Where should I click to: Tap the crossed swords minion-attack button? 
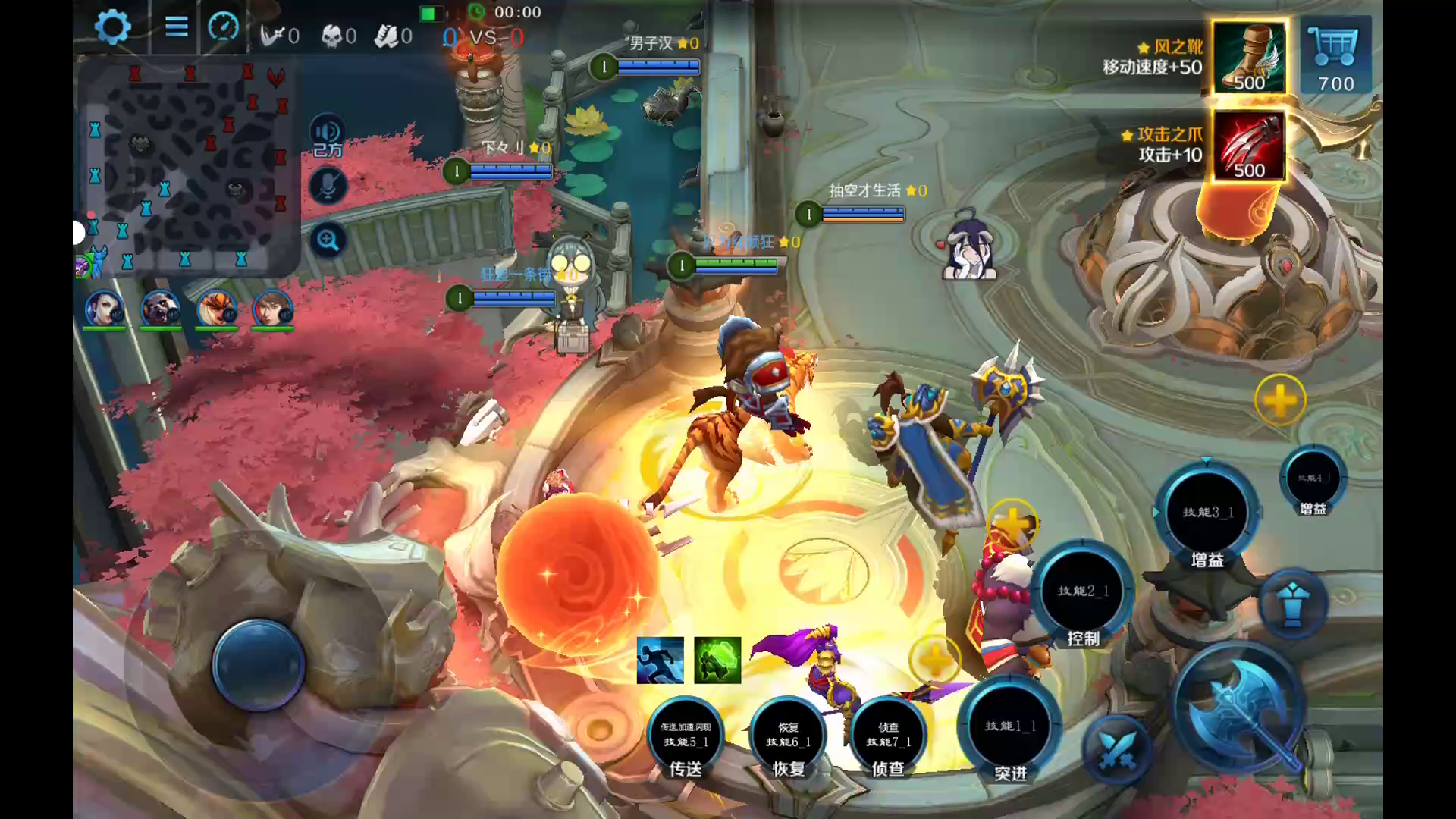click(x=1116, y=749)
